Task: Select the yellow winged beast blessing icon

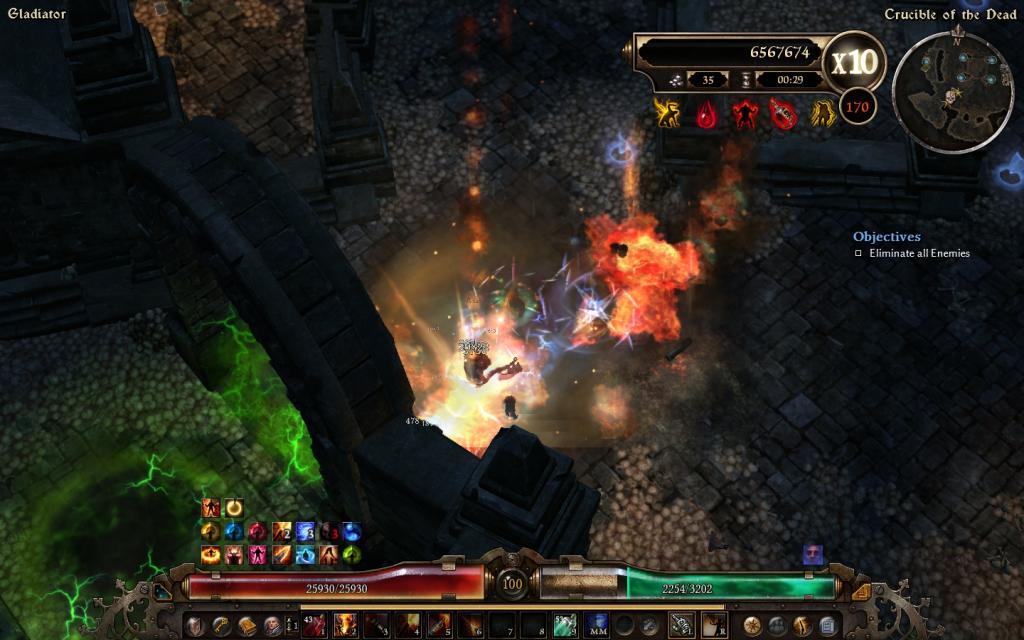Action: pyautogui.click(x=667, y=114)
